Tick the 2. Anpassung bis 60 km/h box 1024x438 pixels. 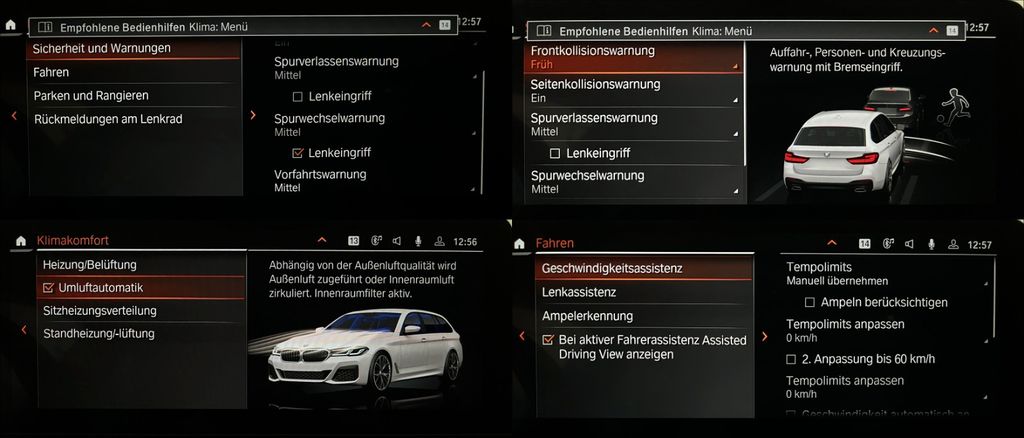pyautogui.click(x=792, y=358)
